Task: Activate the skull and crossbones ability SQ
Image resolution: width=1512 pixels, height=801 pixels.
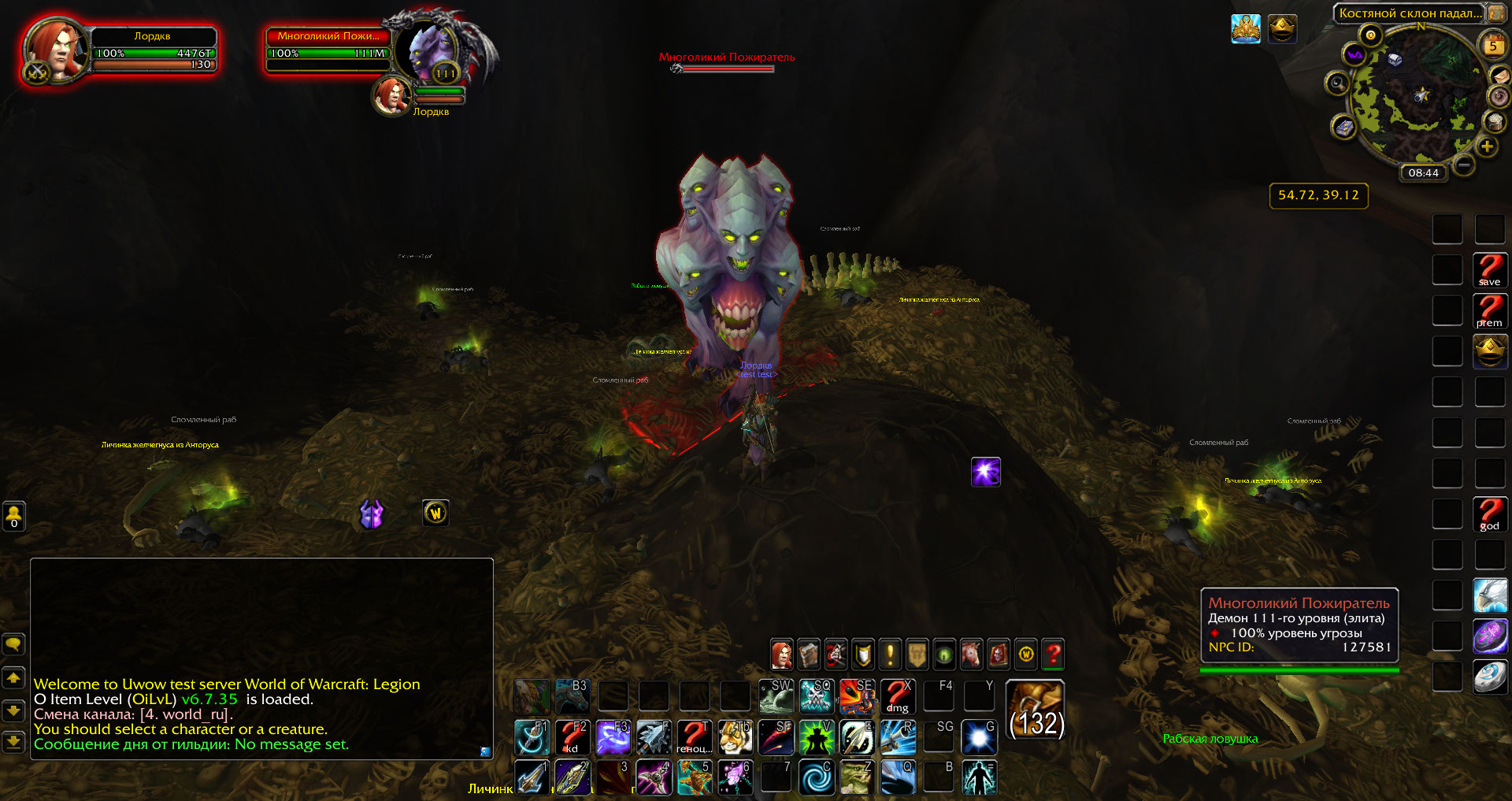Action: (x=817, y=696)
